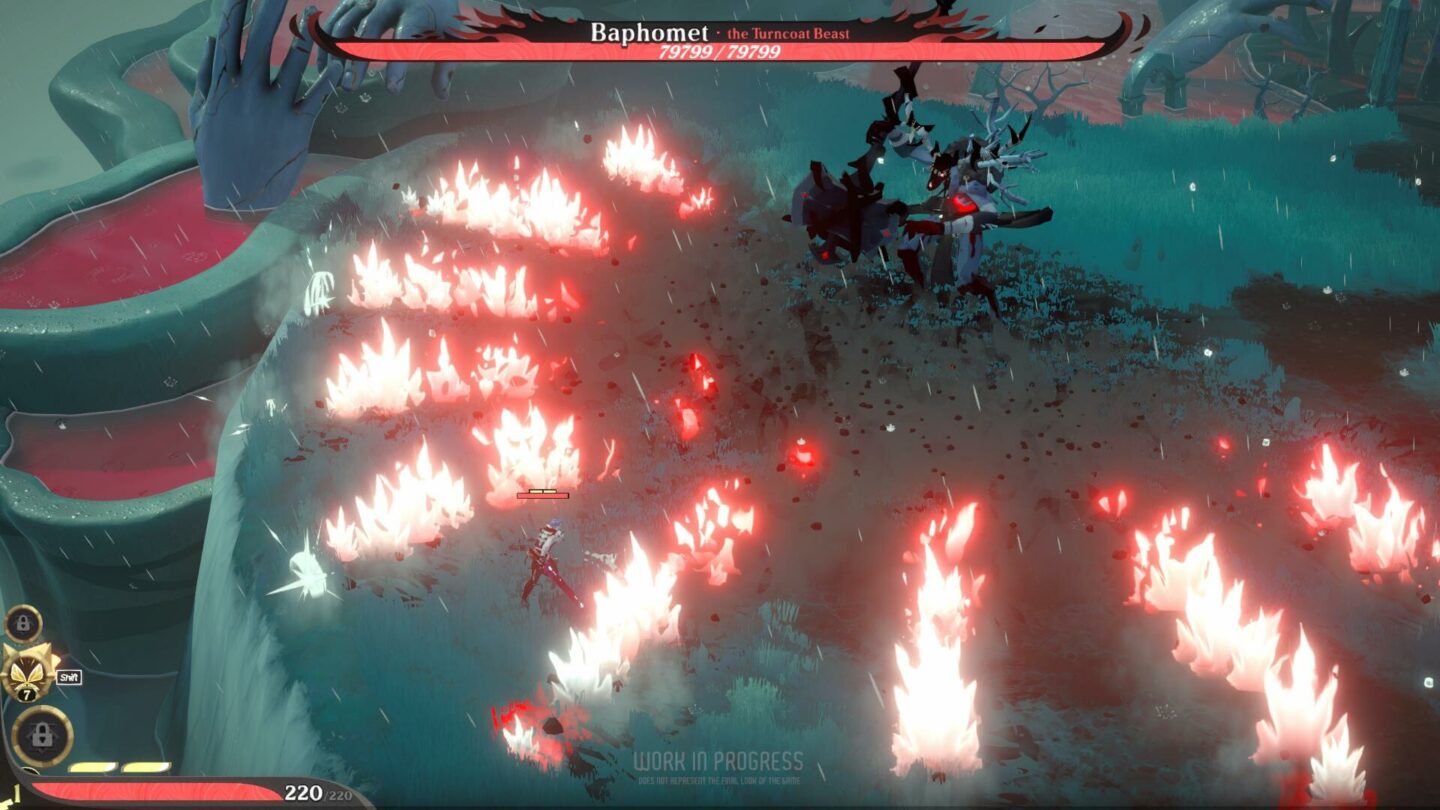Viewport: 1440px width, 810px height.
Task: Click the number 7 charge counter on the ability
Action: 27,693
